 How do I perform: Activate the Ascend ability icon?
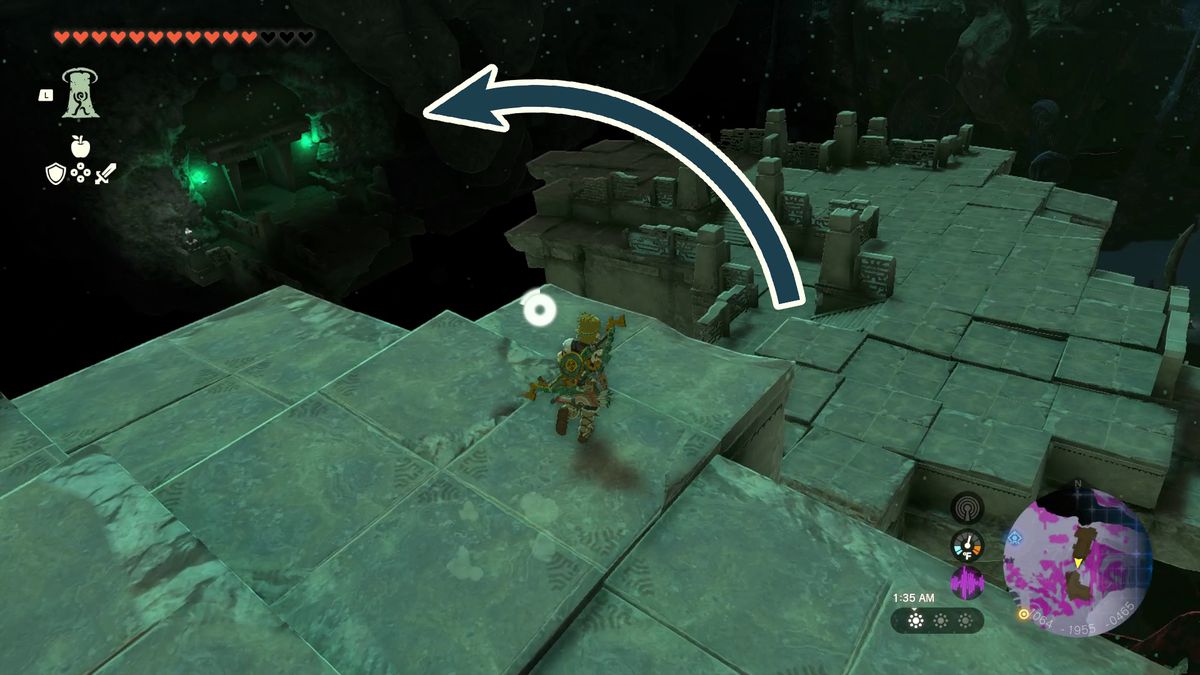pyautogui.click(x=80, y=94)
